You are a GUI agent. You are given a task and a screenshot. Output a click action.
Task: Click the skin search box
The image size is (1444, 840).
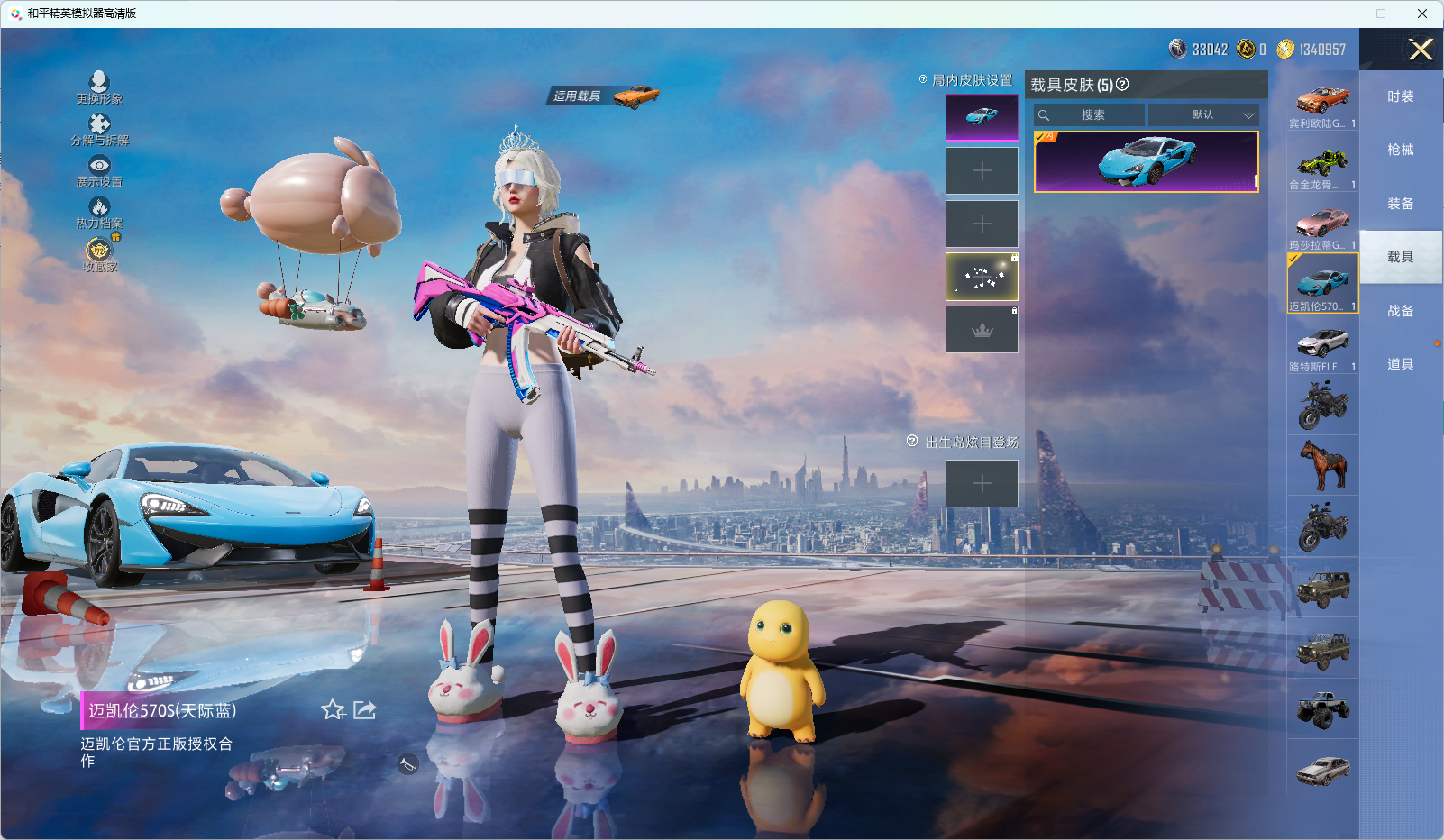1090,115
